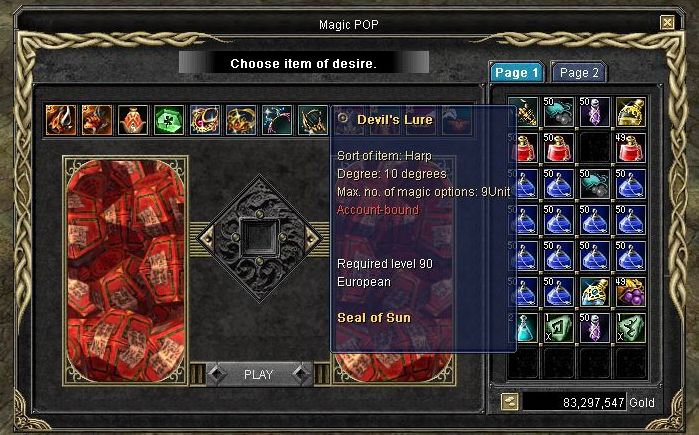Start the Magic POP with PLAY
Screen dimensions: 699x435
(258, 375)
